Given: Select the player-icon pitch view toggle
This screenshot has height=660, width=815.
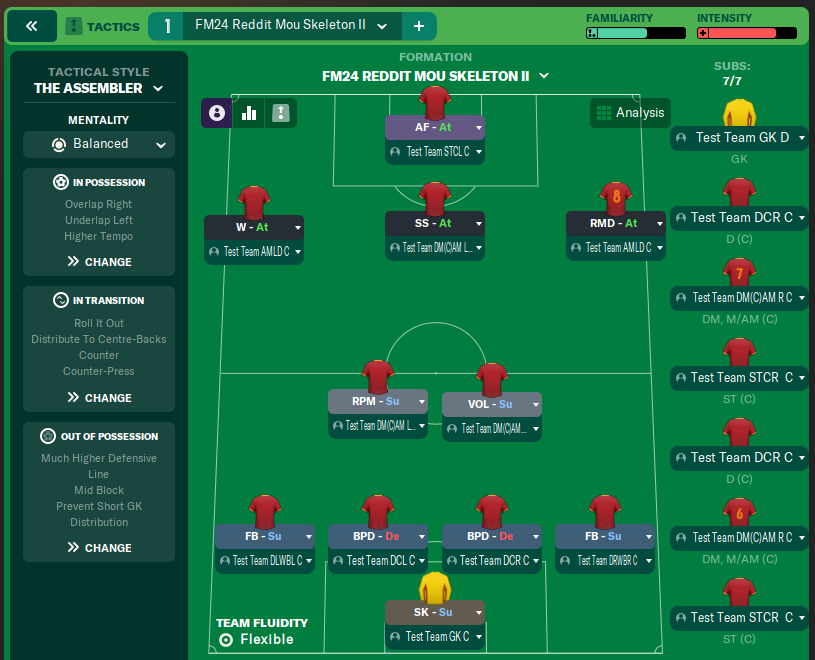Looking at the screenshot, I should pyautogui.click(x=217, y=113).
